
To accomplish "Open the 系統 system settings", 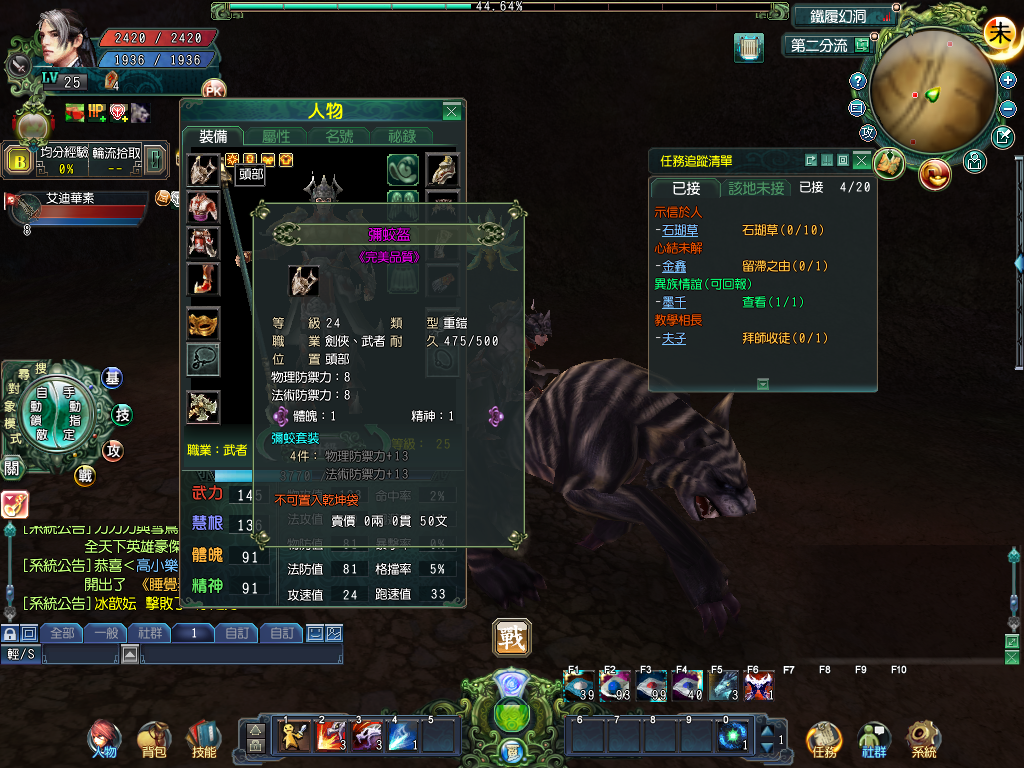I will tap(923, 739).
